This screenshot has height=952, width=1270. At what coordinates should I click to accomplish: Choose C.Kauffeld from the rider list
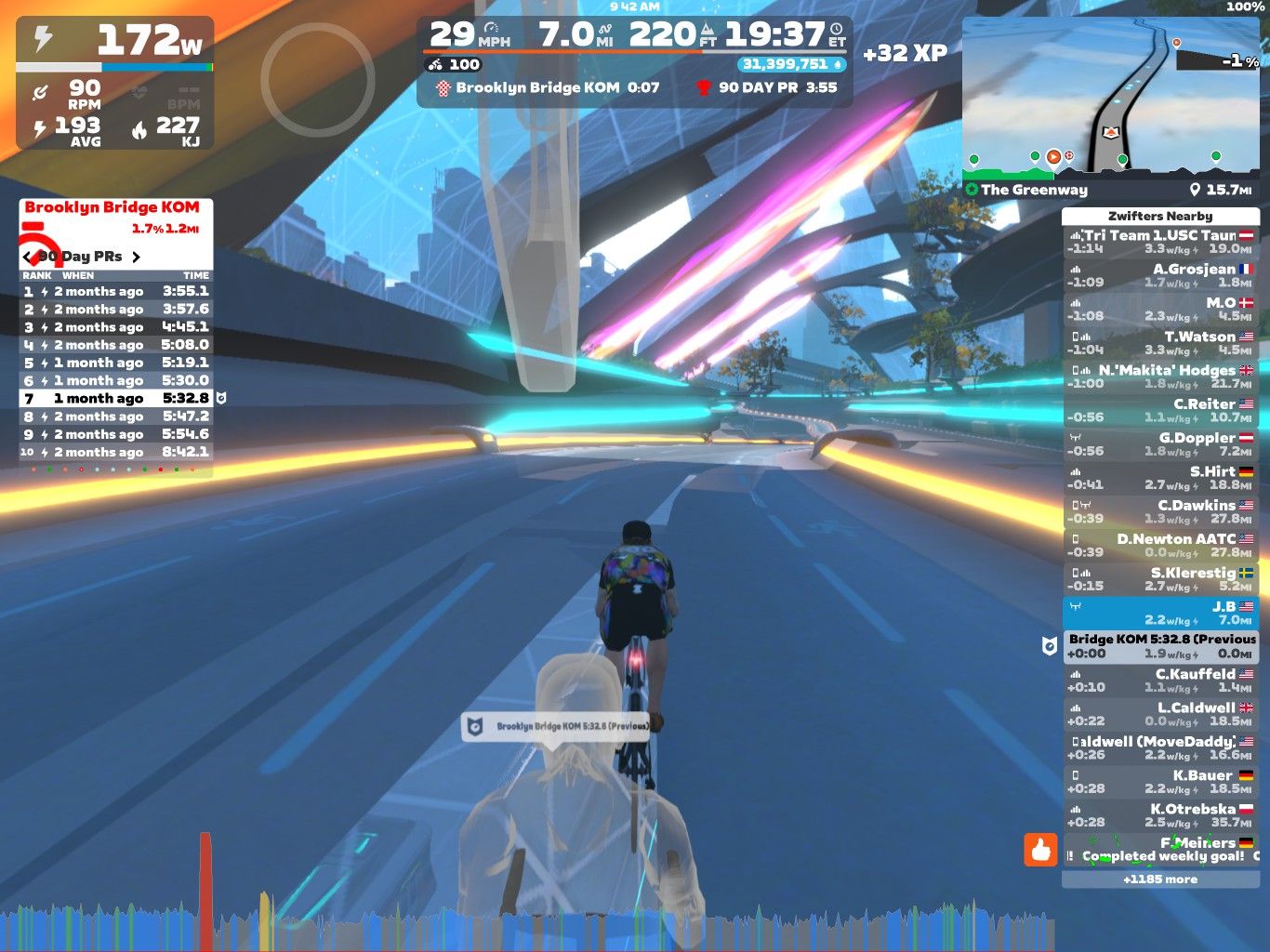[x=1160, y=681]
